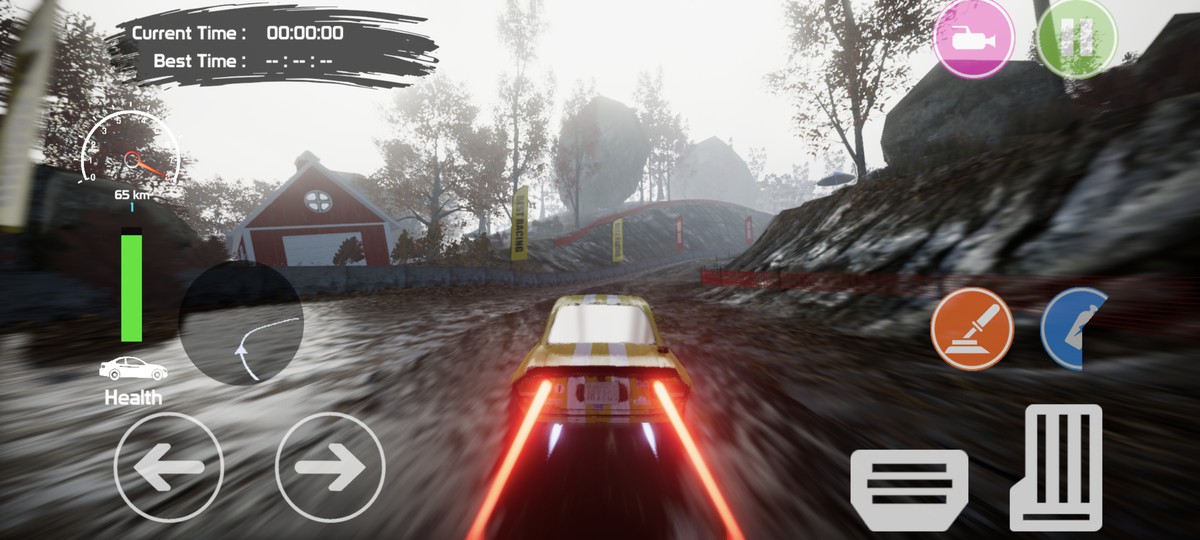Pause the race
The image size is (1200, 540).
click(x=1075, y=38)
